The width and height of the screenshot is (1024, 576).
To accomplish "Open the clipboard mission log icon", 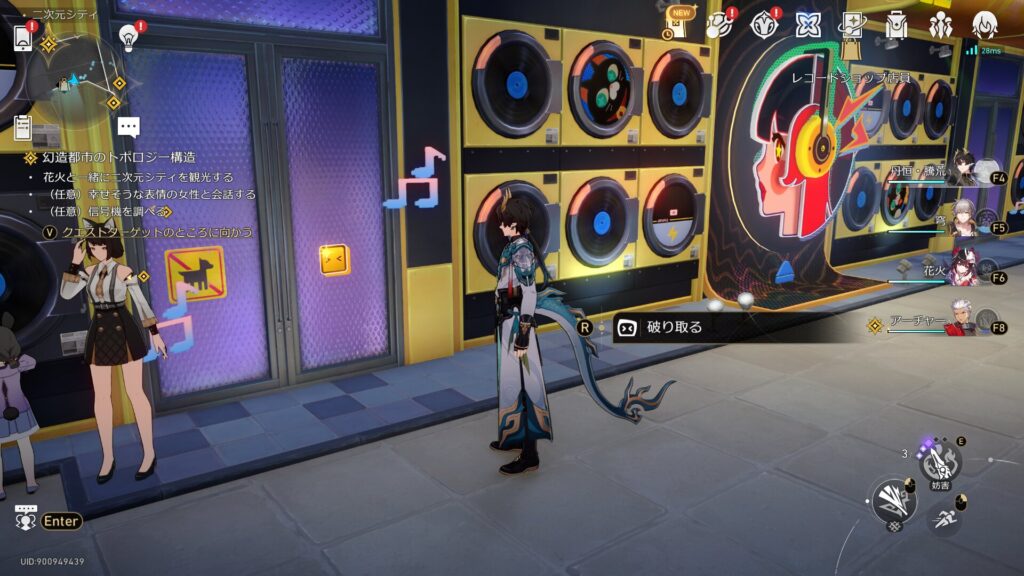I will [x=23, y=127].
